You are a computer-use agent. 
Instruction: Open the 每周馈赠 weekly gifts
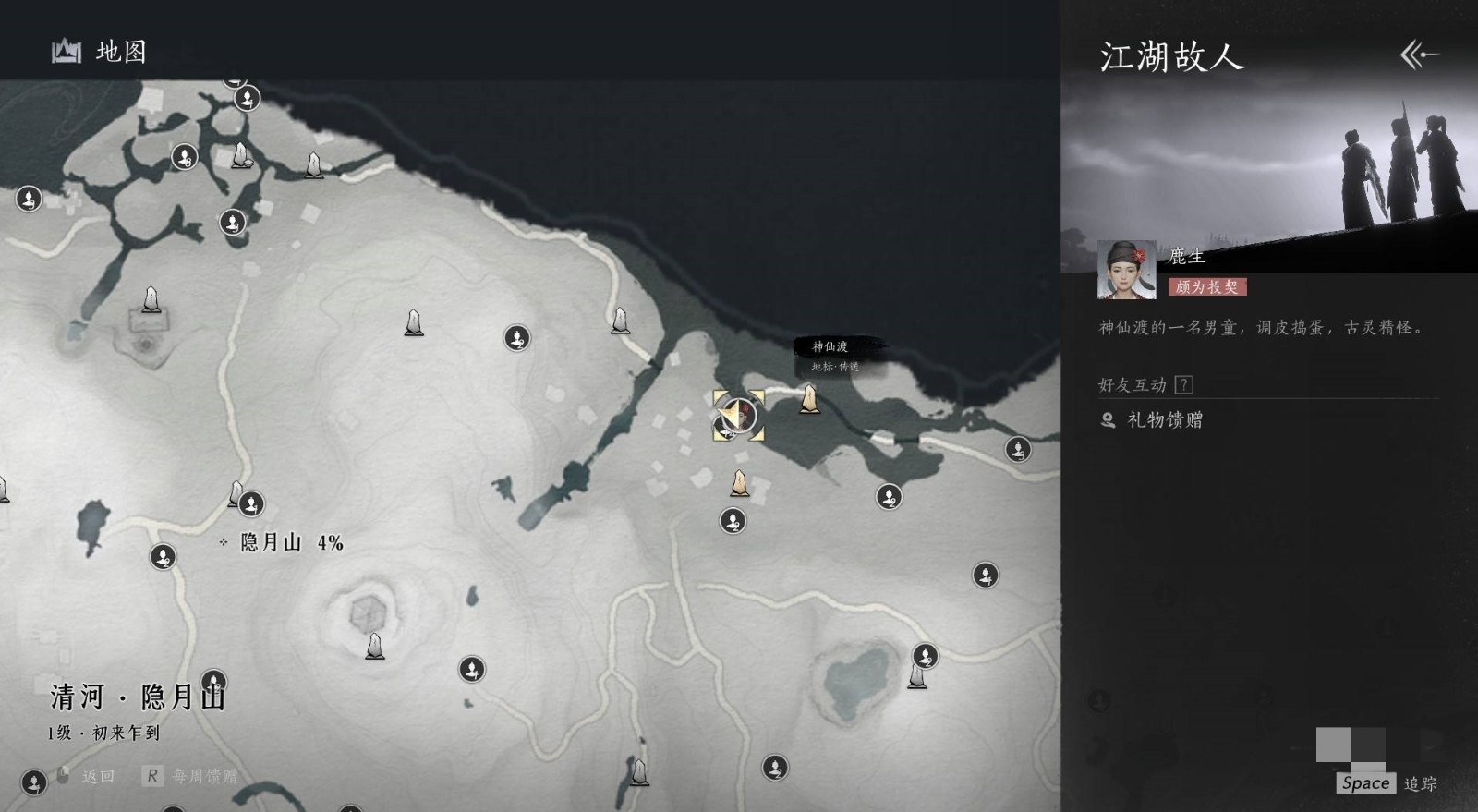coord(192,776)
